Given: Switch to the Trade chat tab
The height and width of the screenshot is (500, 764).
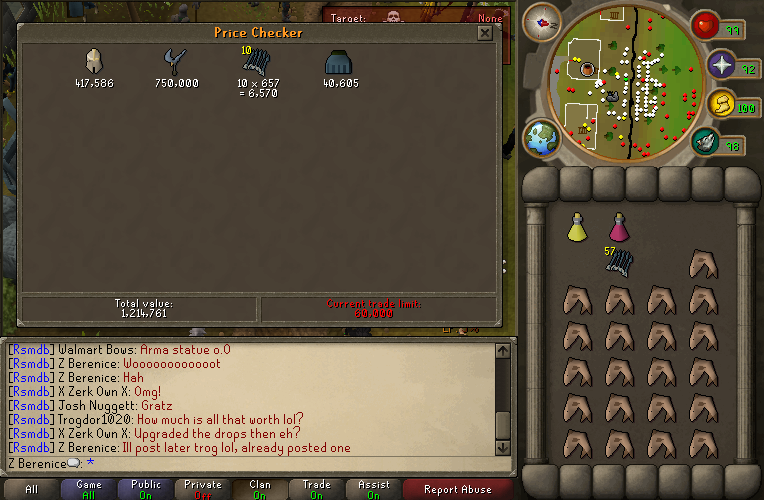Looking at the screenshot, I should point(317,489).
